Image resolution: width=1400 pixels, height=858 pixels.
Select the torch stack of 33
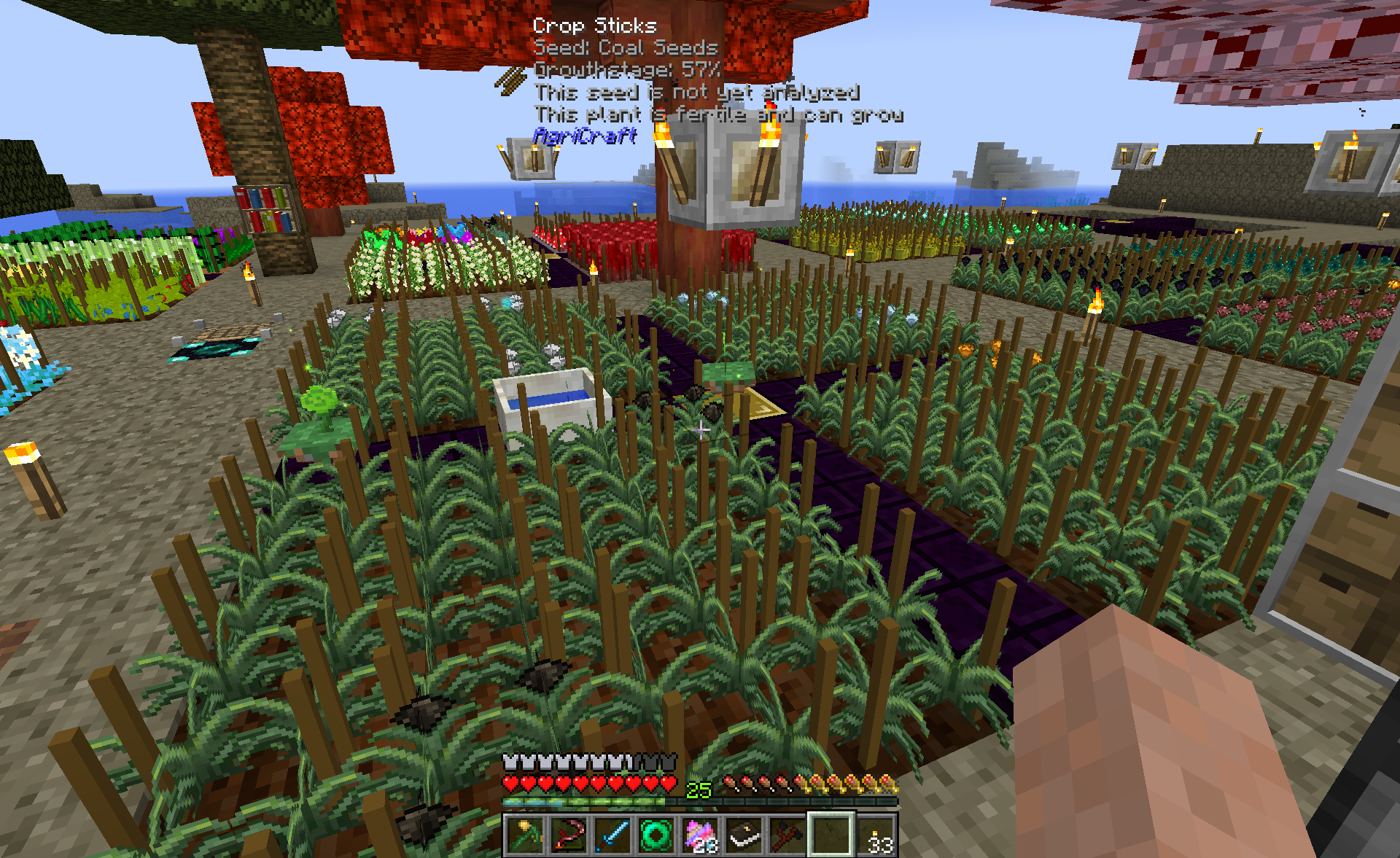[875, 835]
